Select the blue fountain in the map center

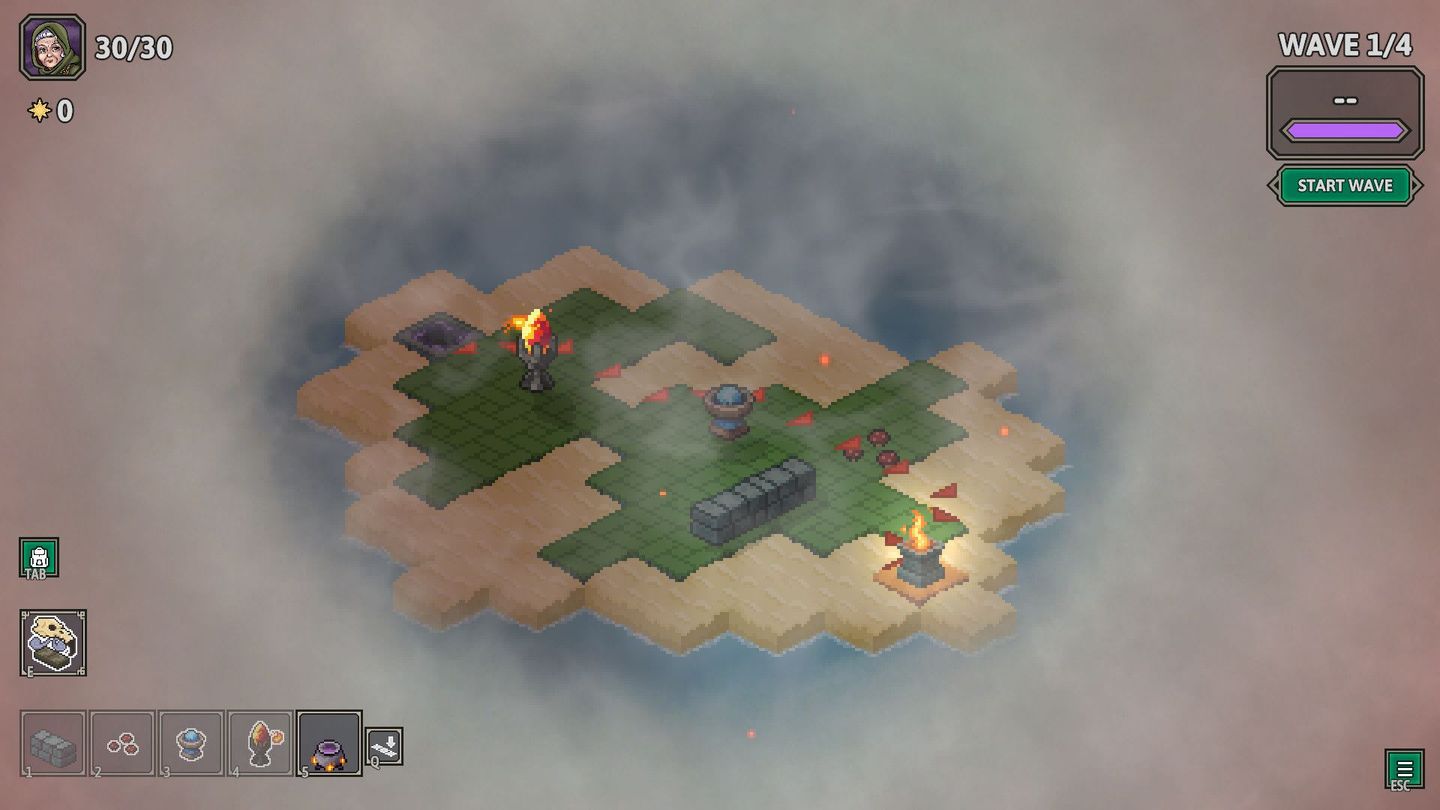pyautogui.click(x=729, y=410)
